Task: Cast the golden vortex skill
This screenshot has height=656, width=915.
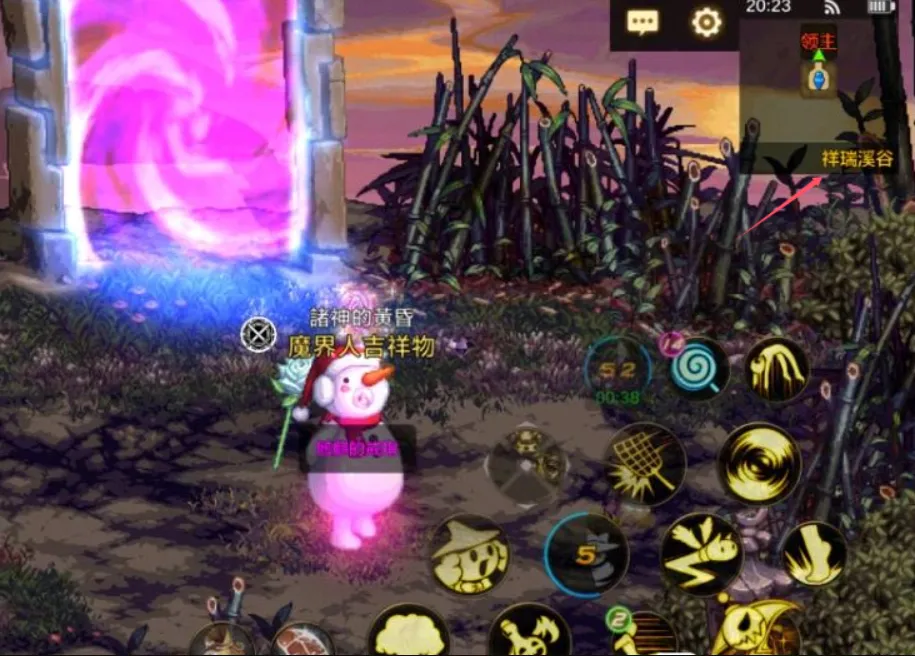Action: 760,463
